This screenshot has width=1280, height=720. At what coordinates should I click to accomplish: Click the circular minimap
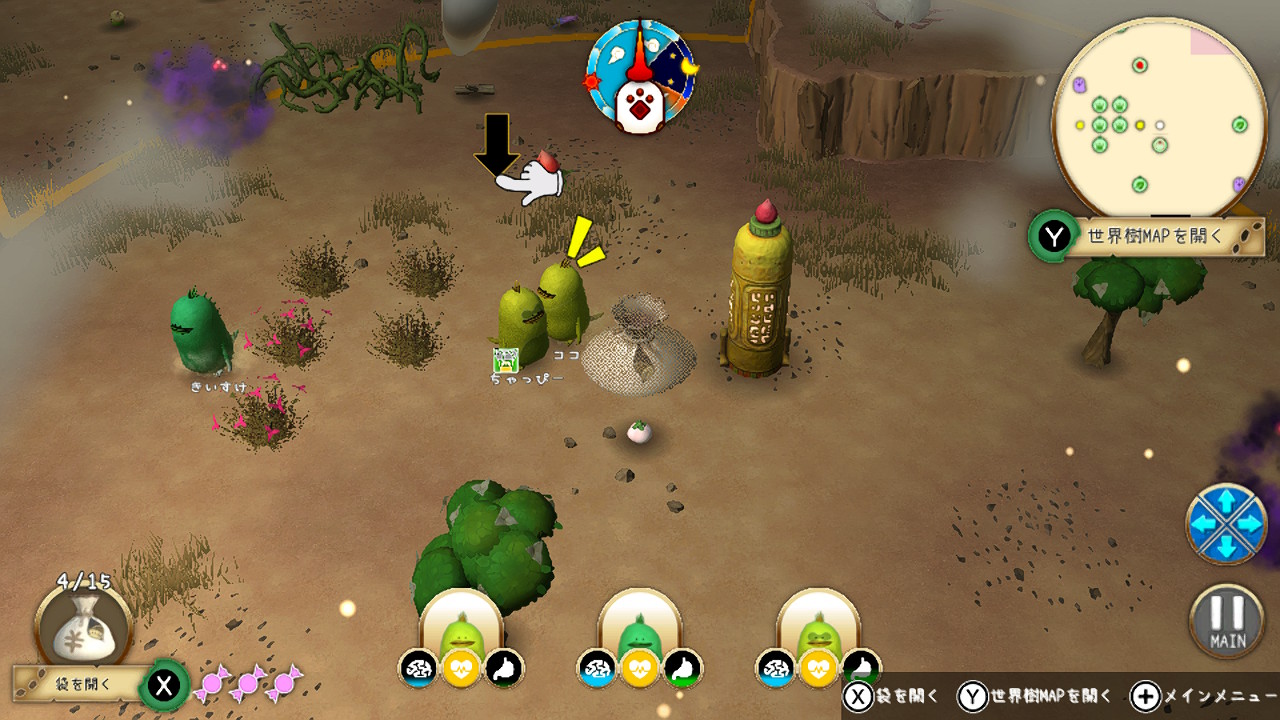tap(1160, 117)
